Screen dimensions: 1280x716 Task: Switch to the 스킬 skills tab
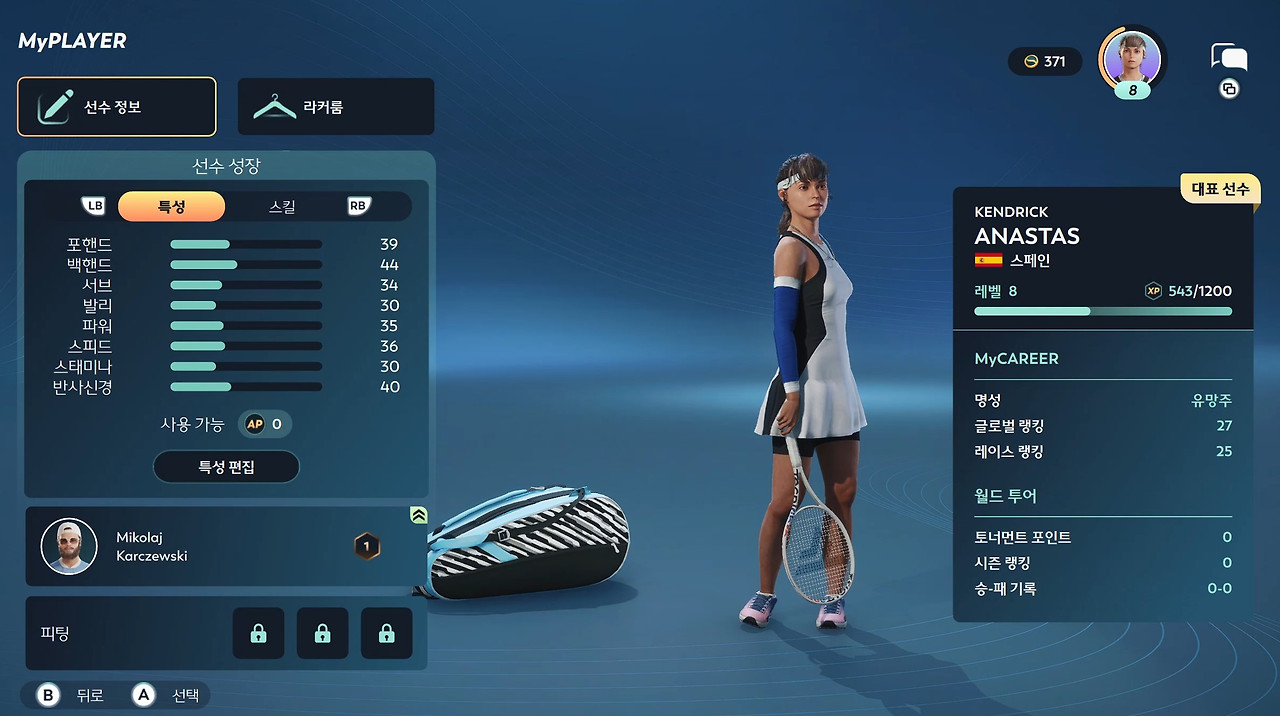(x=283, y=207)
